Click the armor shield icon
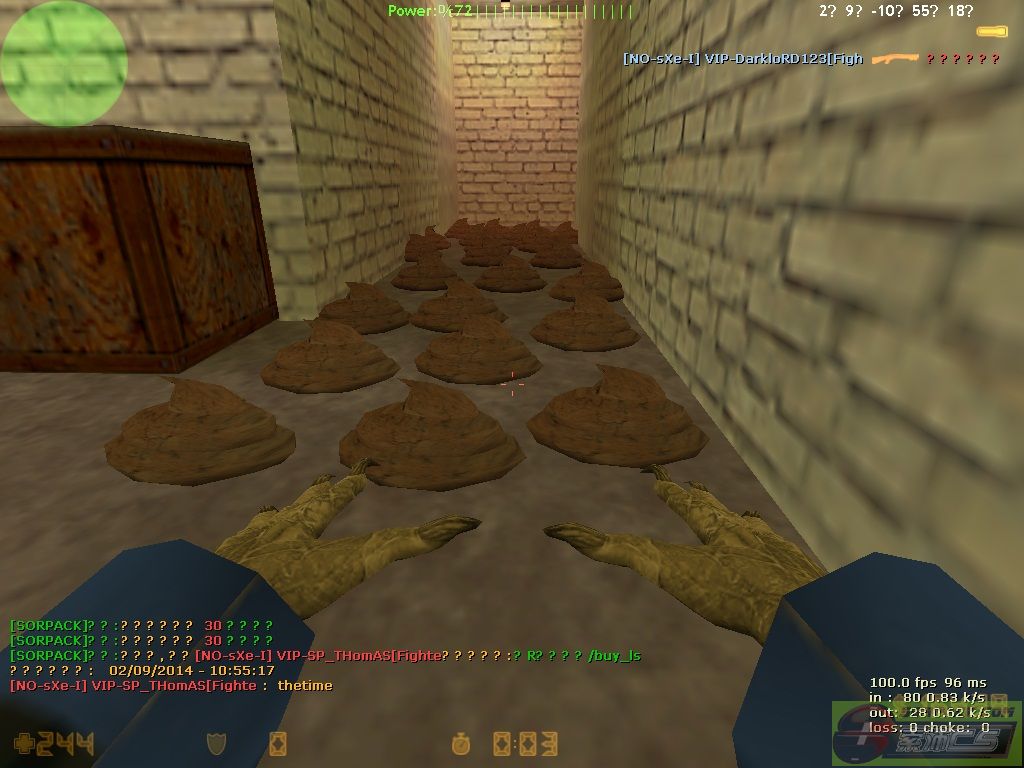The width and height of the screenshot is (1024, 768). click(x=214, y=743)
